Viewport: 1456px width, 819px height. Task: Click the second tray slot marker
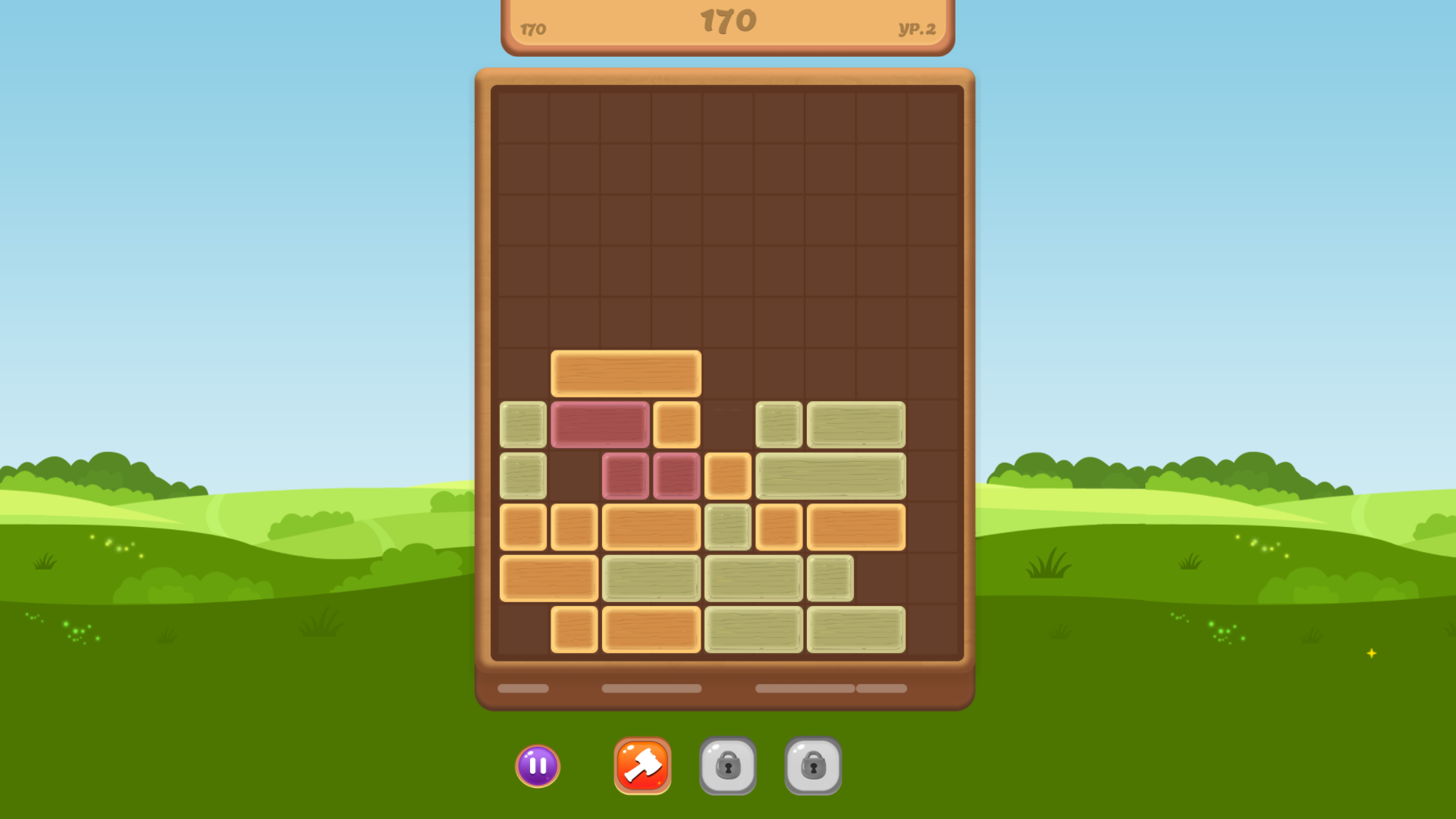[x=651, y=689]
